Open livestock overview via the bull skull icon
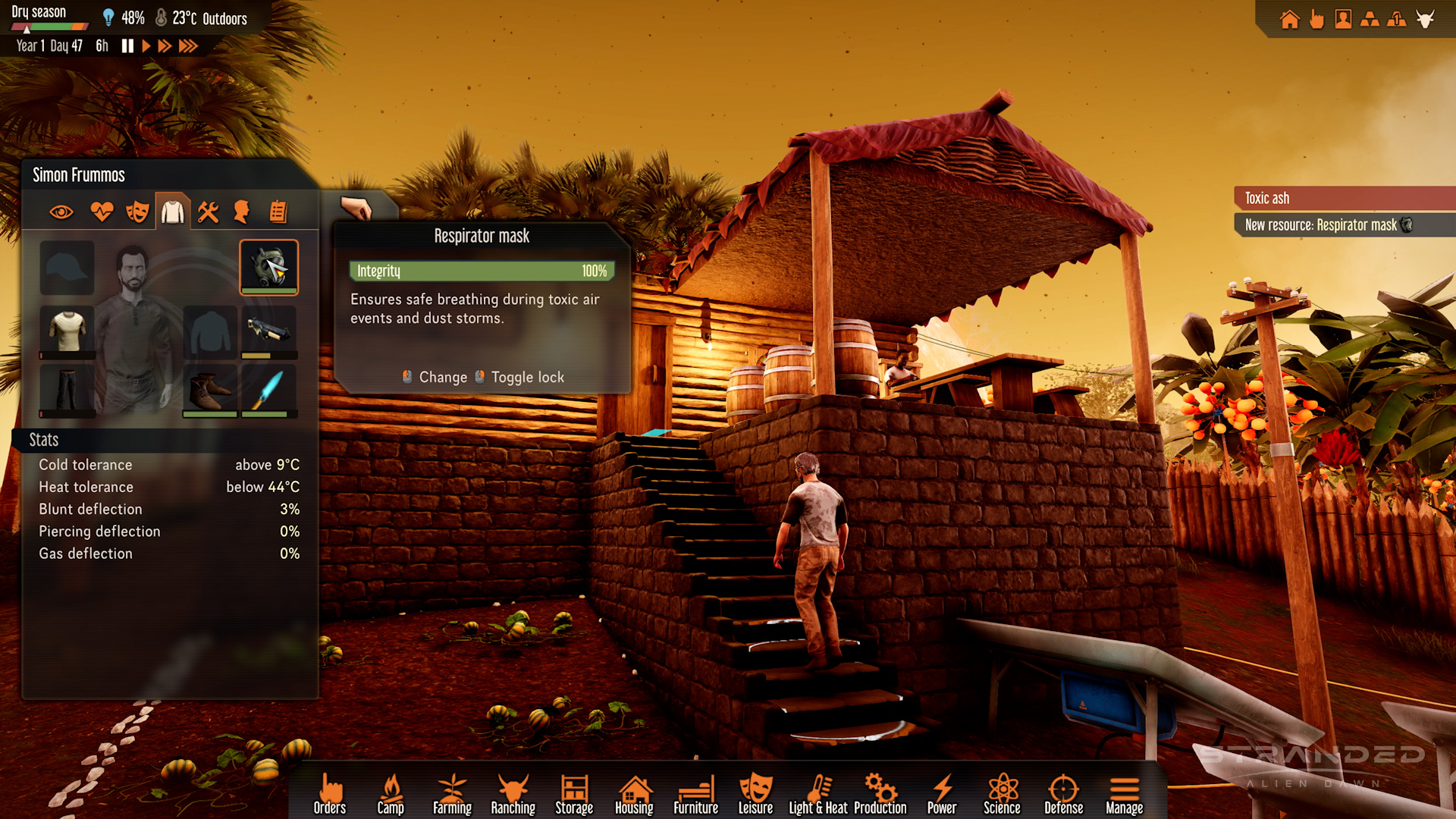1456x819 pixels. [1425, 19]
